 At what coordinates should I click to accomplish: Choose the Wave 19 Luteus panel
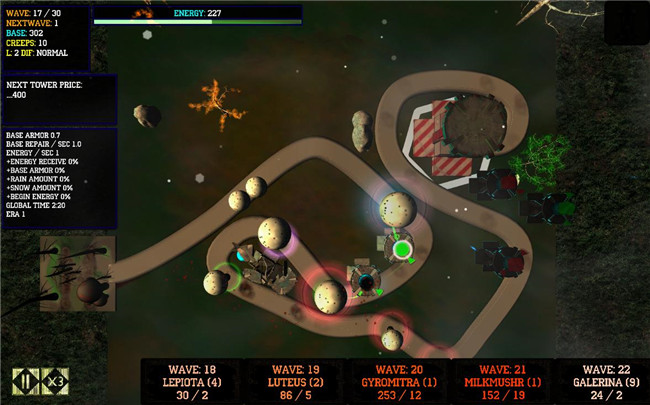(x=293, y=381)
